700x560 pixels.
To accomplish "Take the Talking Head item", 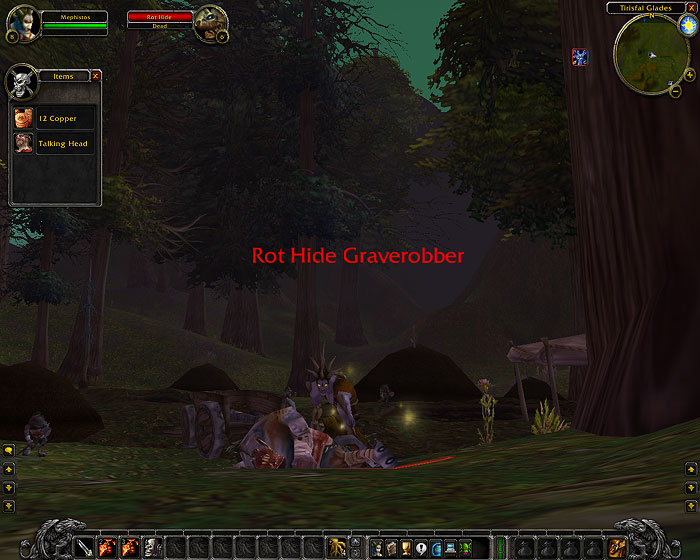I will 55,144.
